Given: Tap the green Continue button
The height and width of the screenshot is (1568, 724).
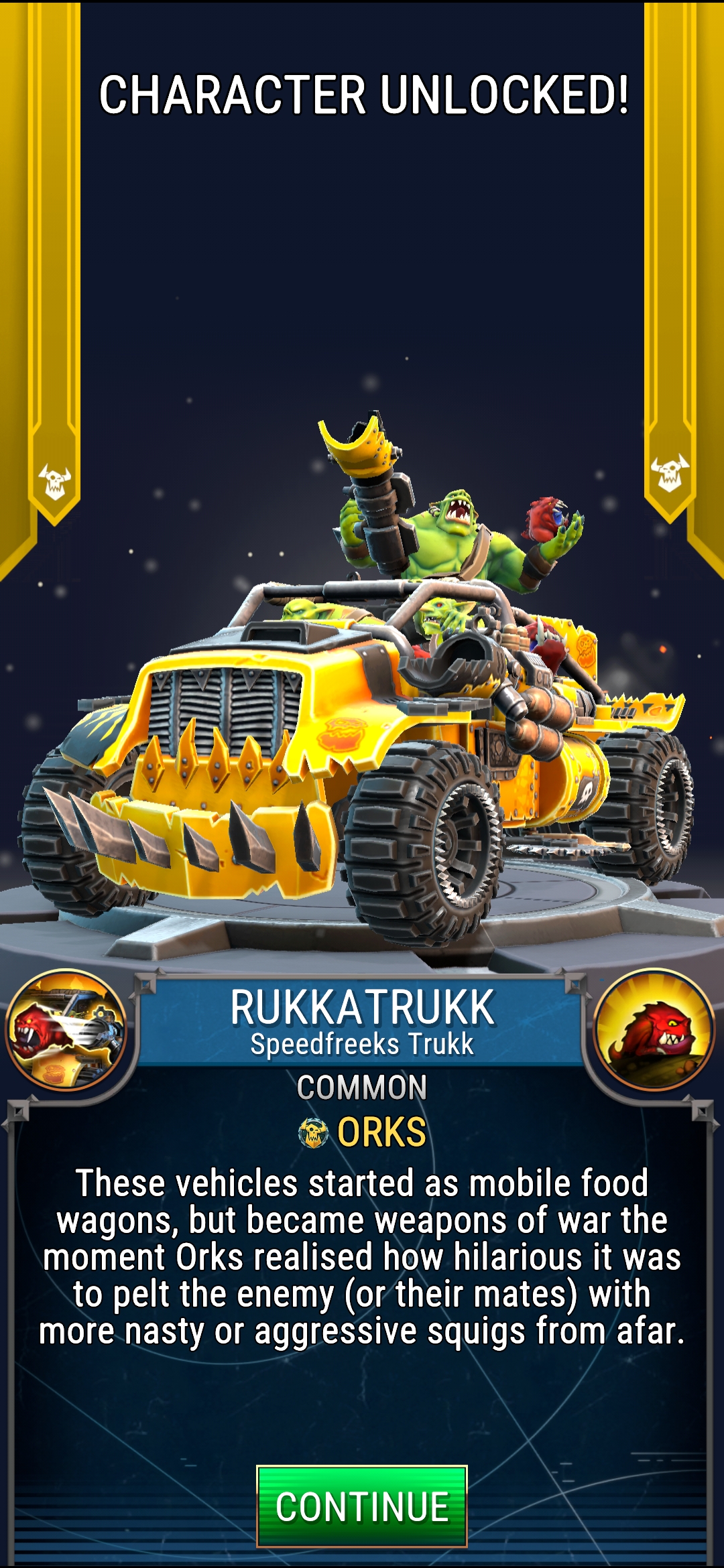Looking at the screenshot, I should coord(361,1506).
